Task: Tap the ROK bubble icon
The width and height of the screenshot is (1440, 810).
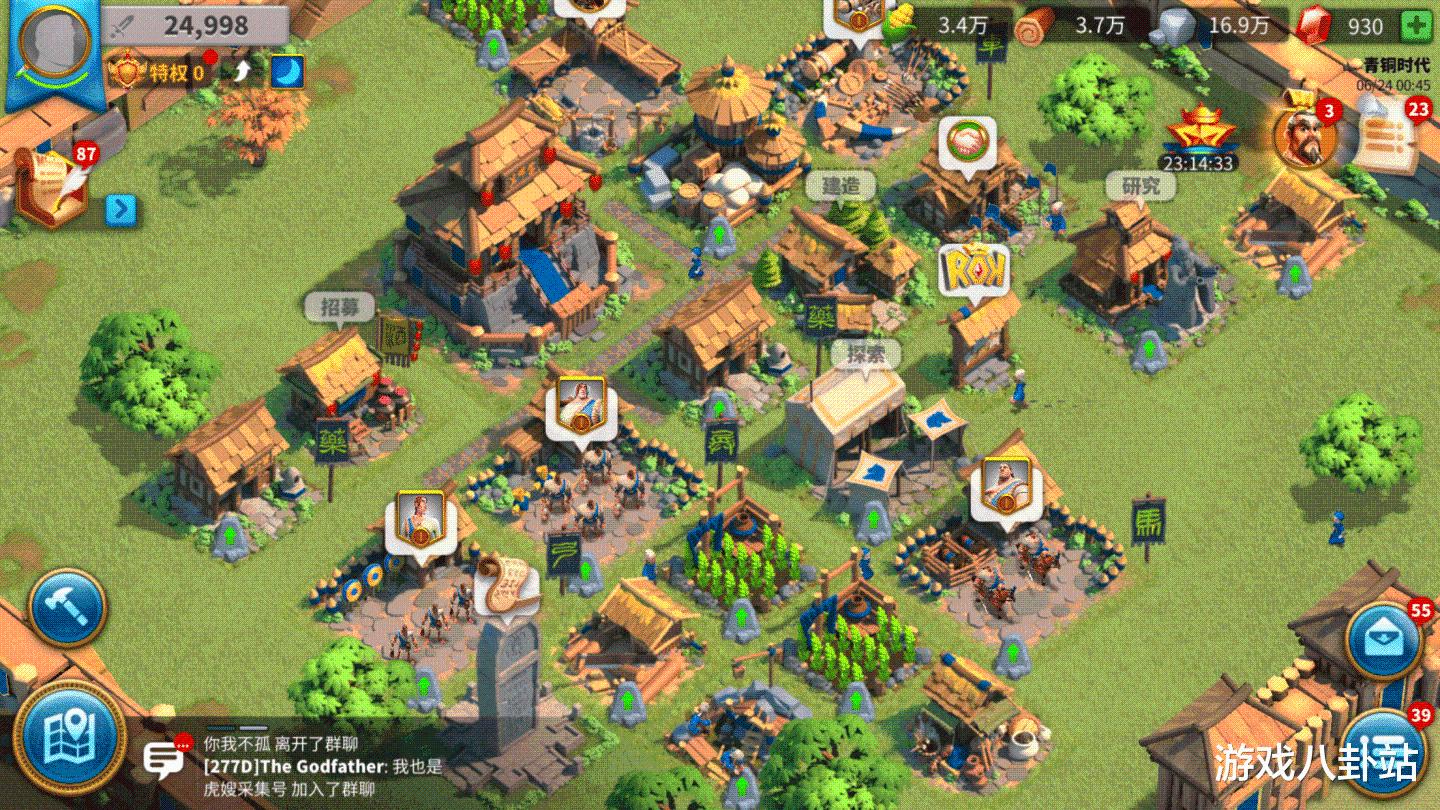Action: [973, 269]
